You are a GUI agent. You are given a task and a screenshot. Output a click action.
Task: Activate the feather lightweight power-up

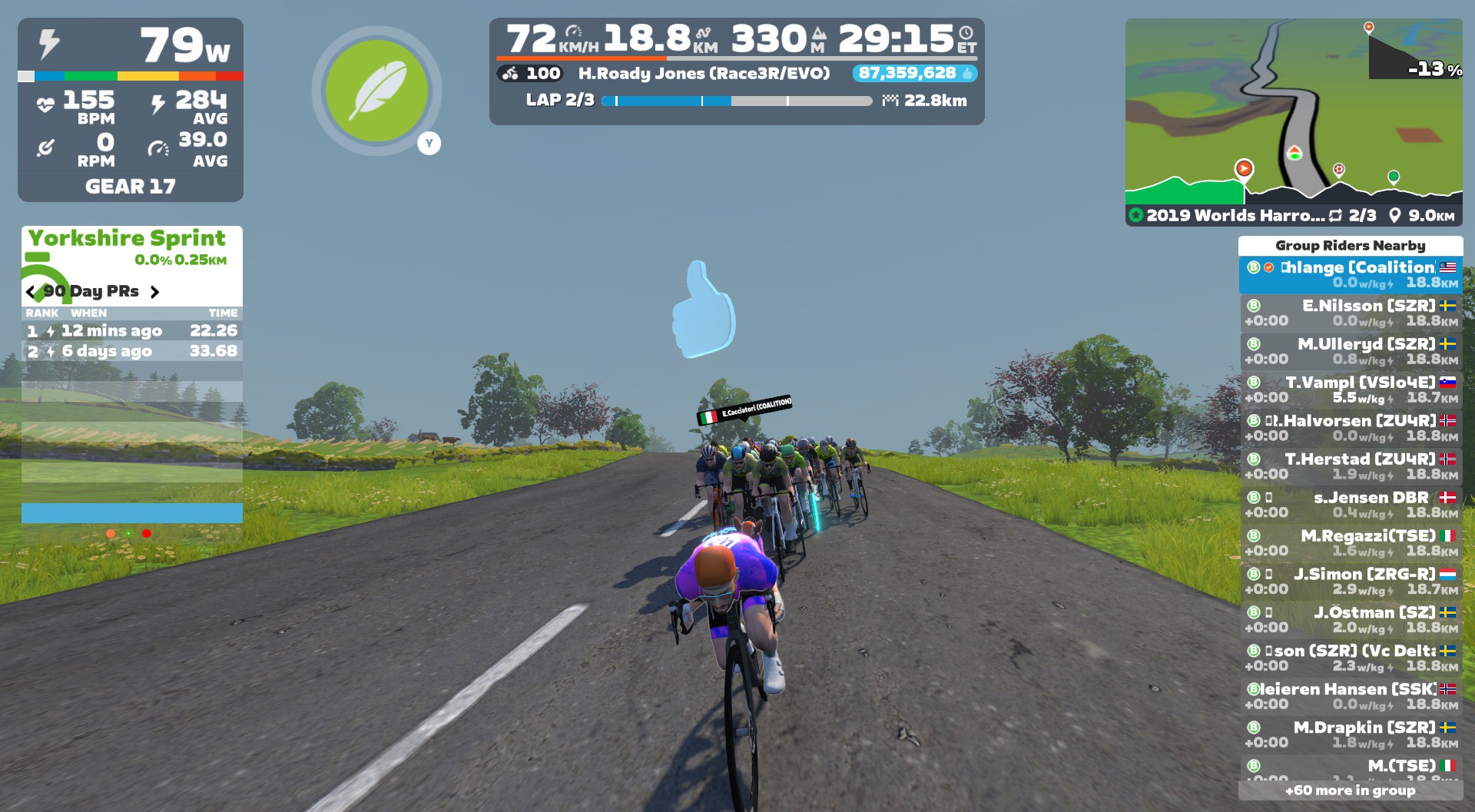pos(376,91)
